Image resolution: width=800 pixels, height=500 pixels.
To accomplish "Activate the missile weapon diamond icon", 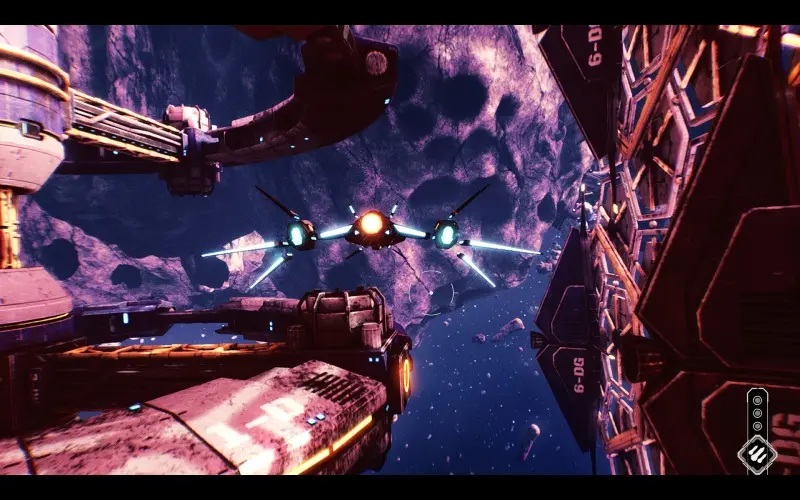I will 757,454.
